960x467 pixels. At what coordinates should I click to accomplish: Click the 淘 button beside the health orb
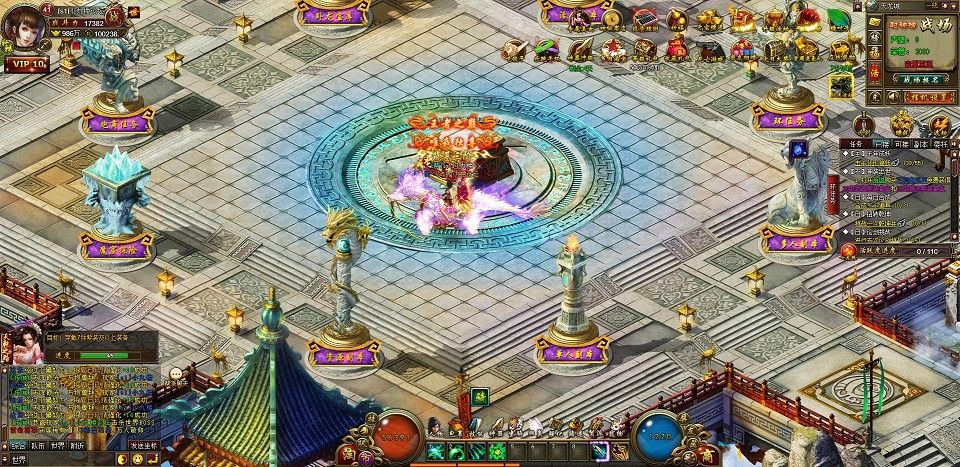pyautogui.click(x=349, y=454)
